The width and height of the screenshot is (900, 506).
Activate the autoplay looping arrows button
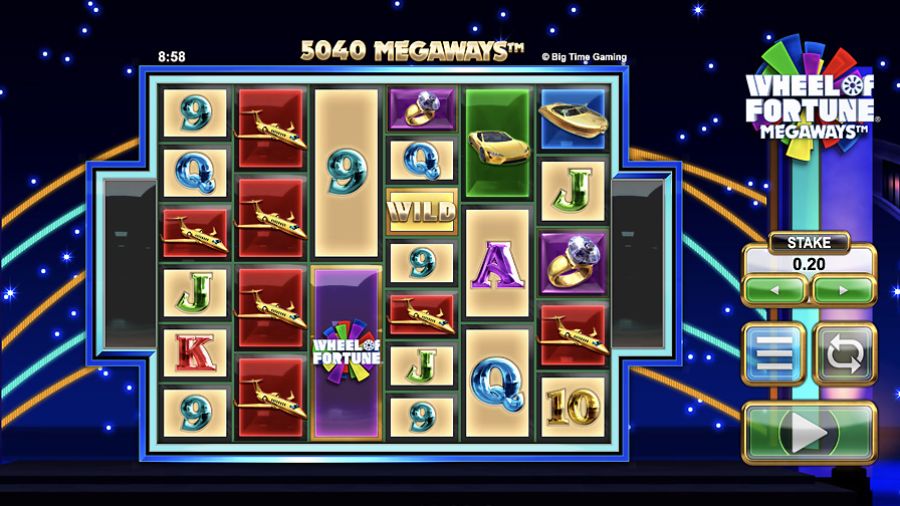844,353
